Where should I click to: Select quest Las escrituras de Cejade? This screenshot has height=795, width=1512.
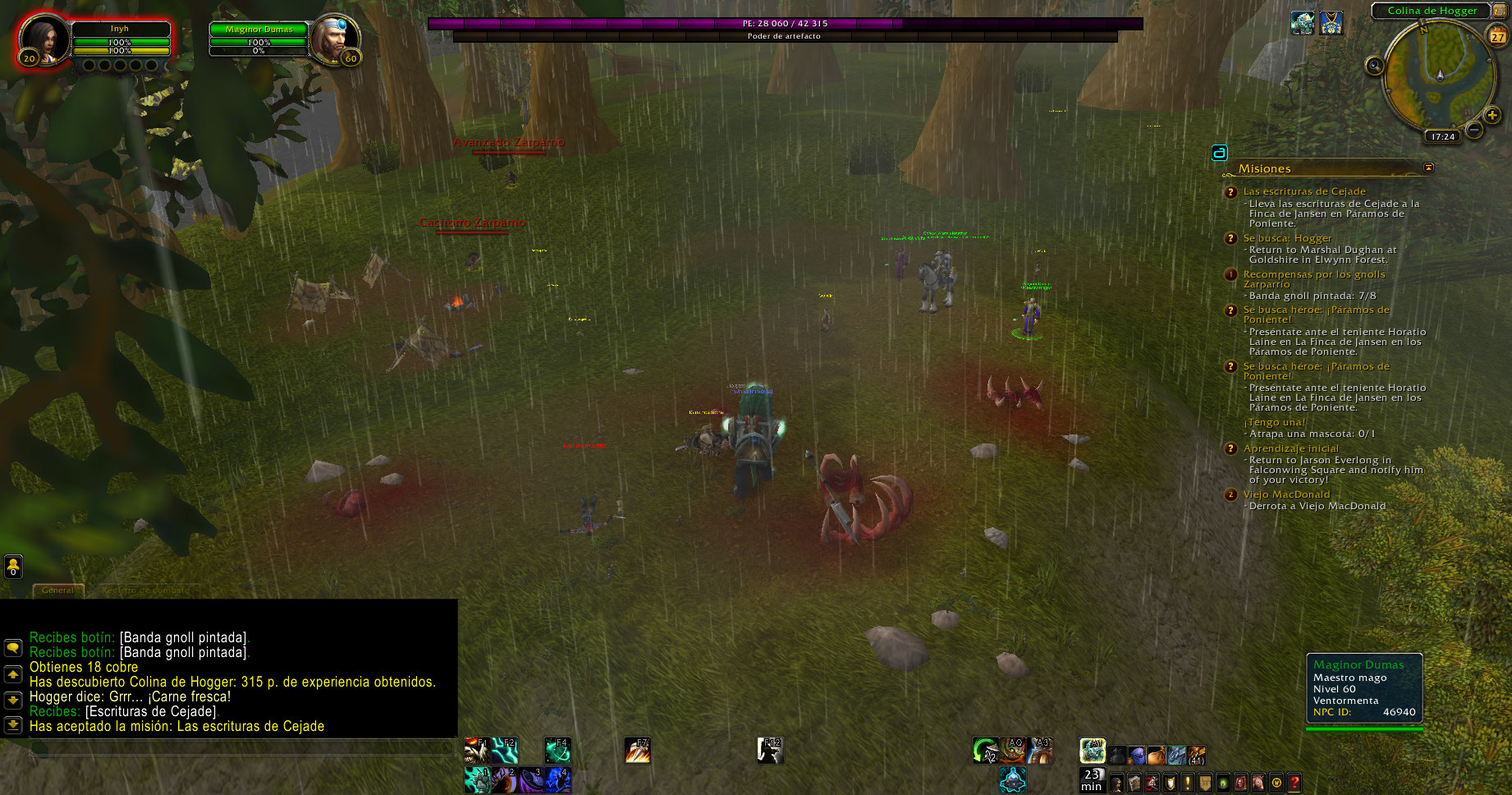pyautogui.click(x=1304, y=191)
